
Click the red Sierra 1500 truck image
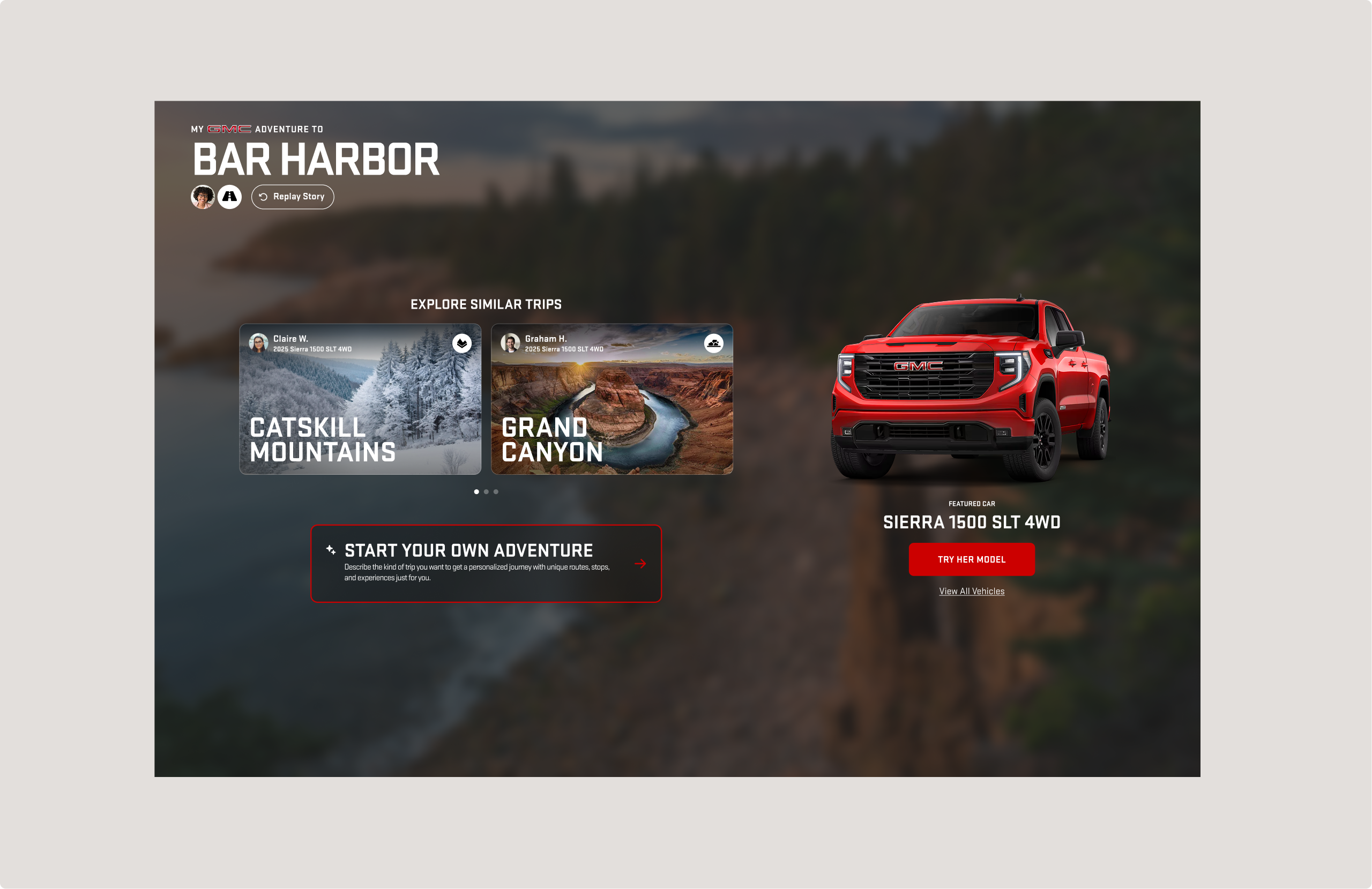tap(970, 389)
